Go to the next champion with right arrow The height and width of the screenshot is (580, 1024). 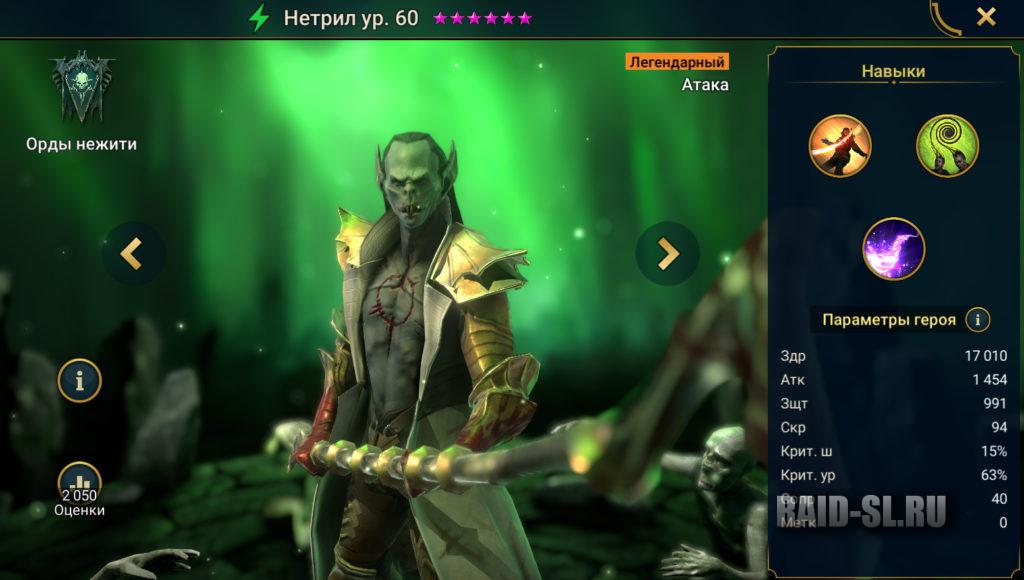pos(667,254)
